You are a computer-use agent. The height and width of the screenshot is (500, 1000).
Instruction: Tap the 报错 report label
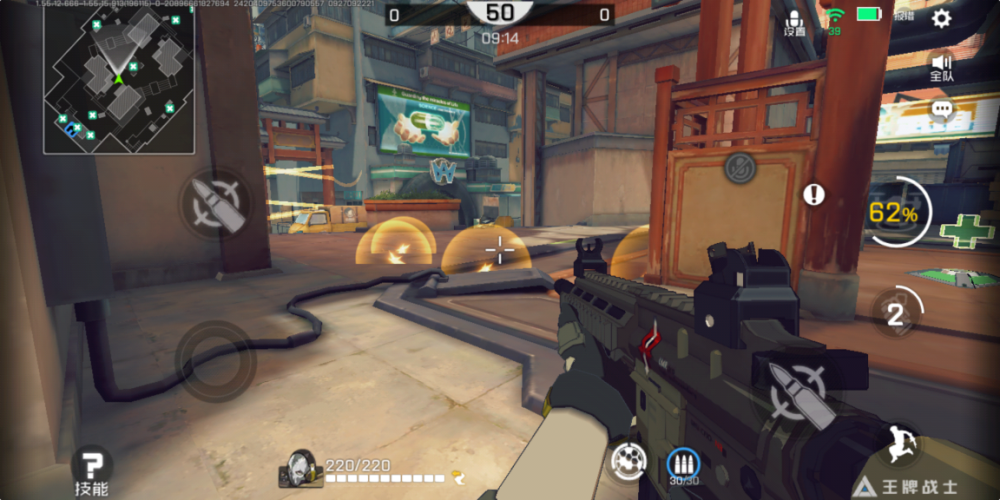(x=904, y=17)
